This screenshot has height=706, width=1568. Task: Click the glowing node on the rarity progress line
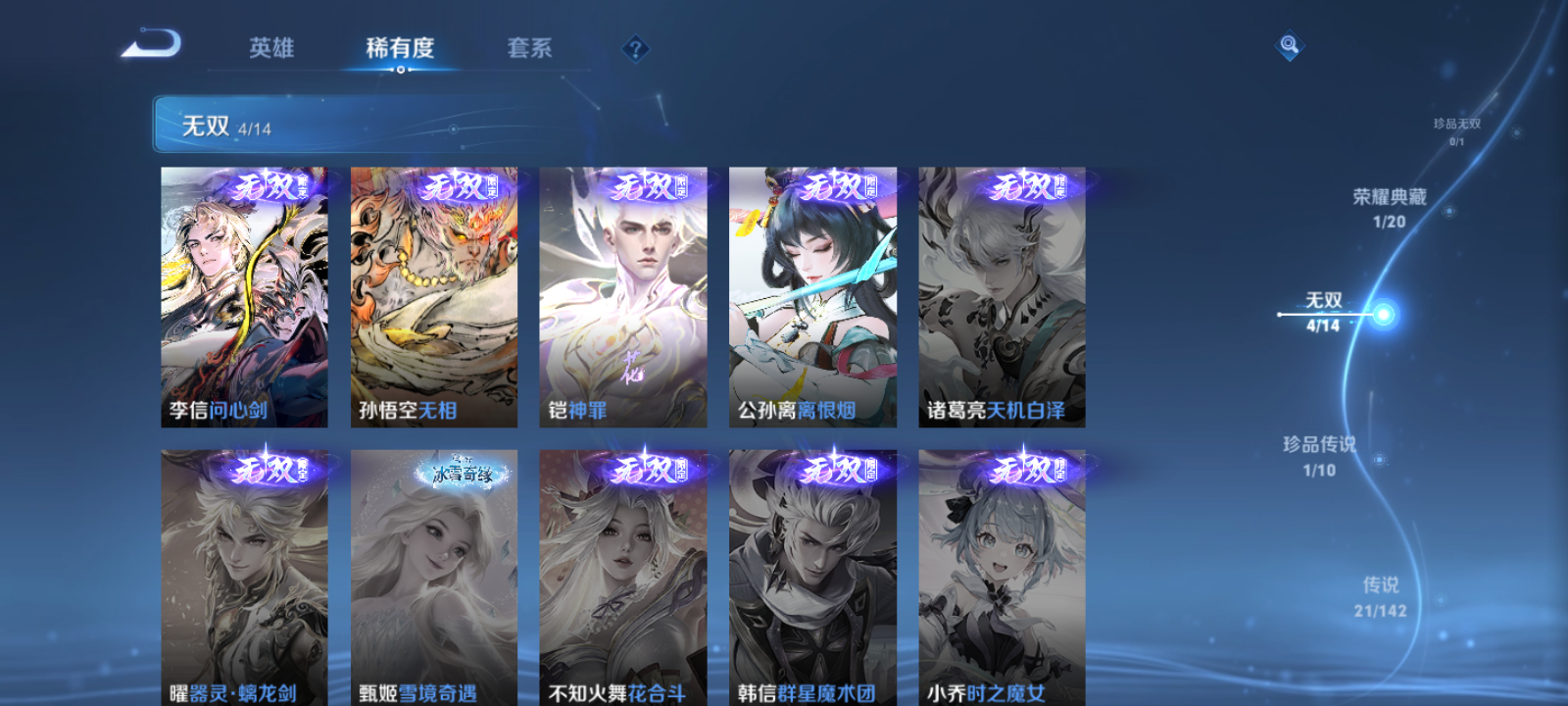pyautogui.click(x=1382, y=315)
